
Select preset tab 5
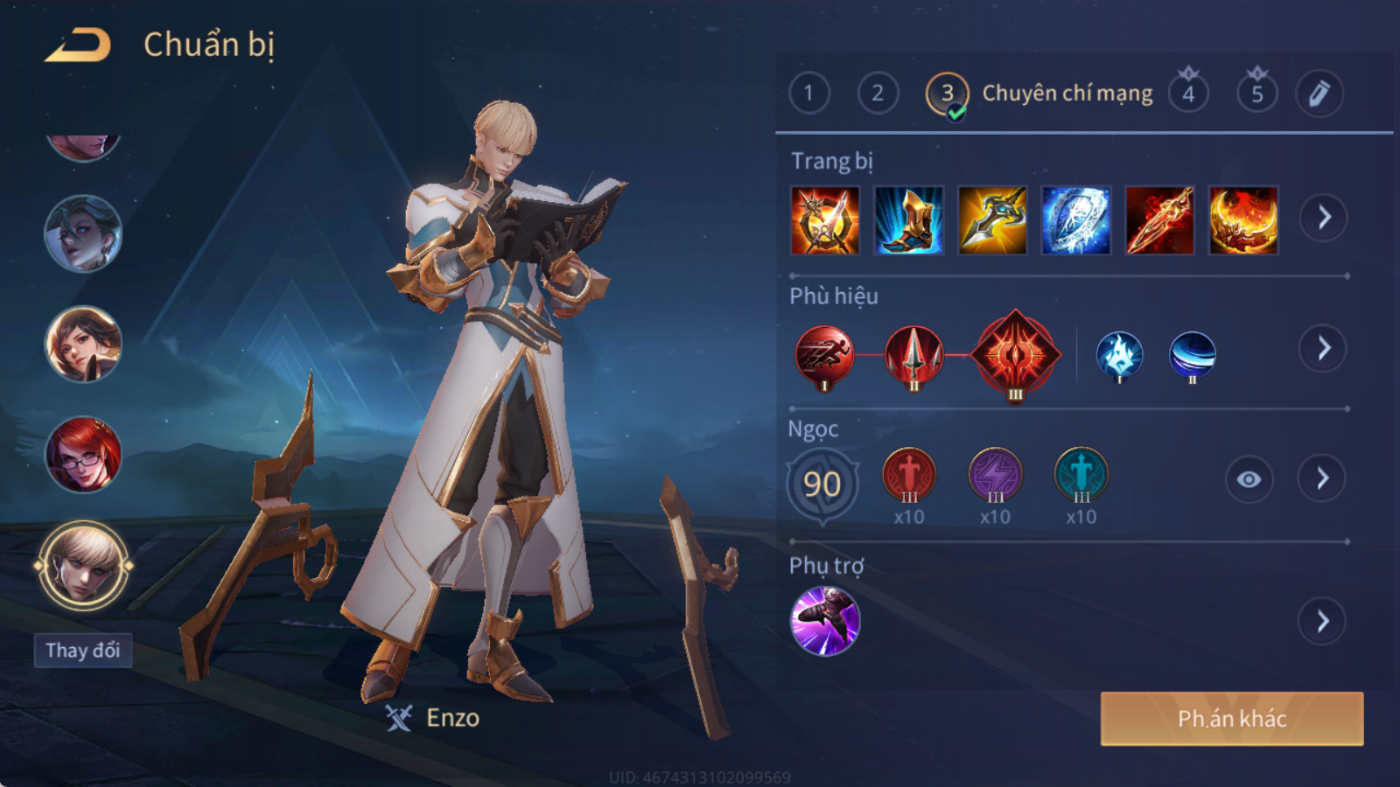1257,94
